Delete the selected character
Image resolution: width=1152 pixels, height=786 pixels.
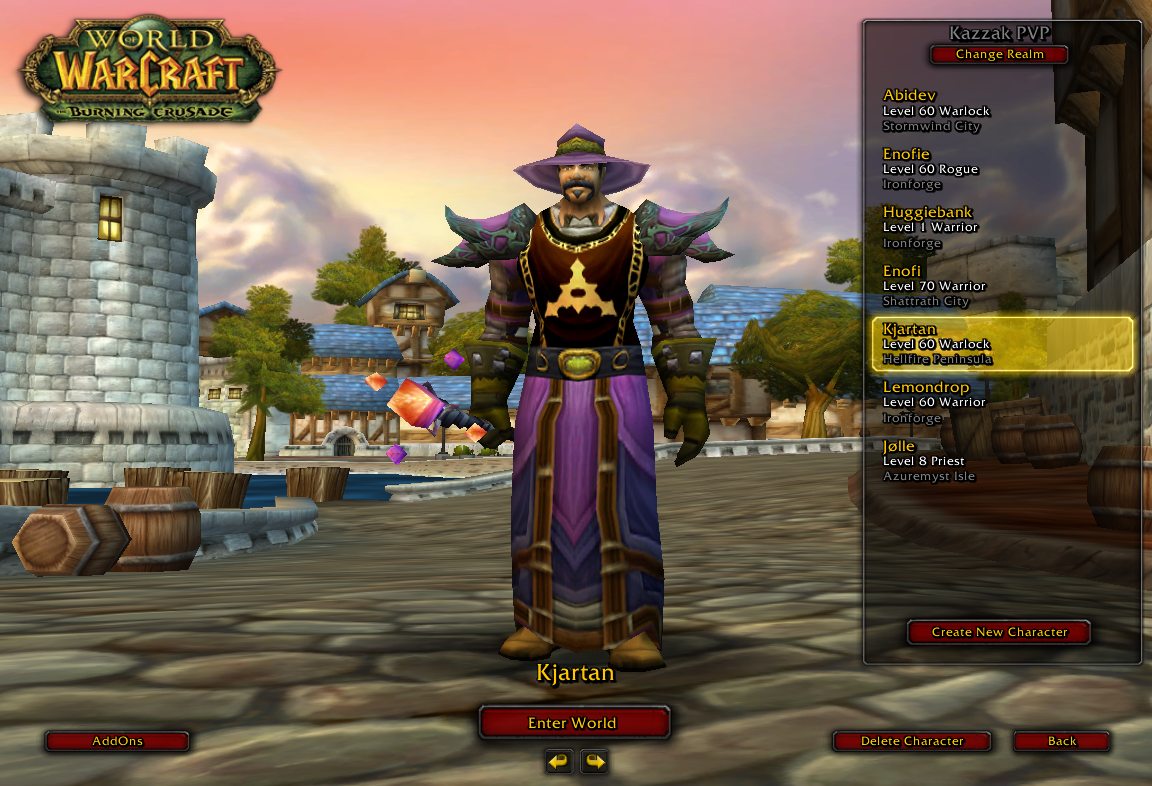912,741
